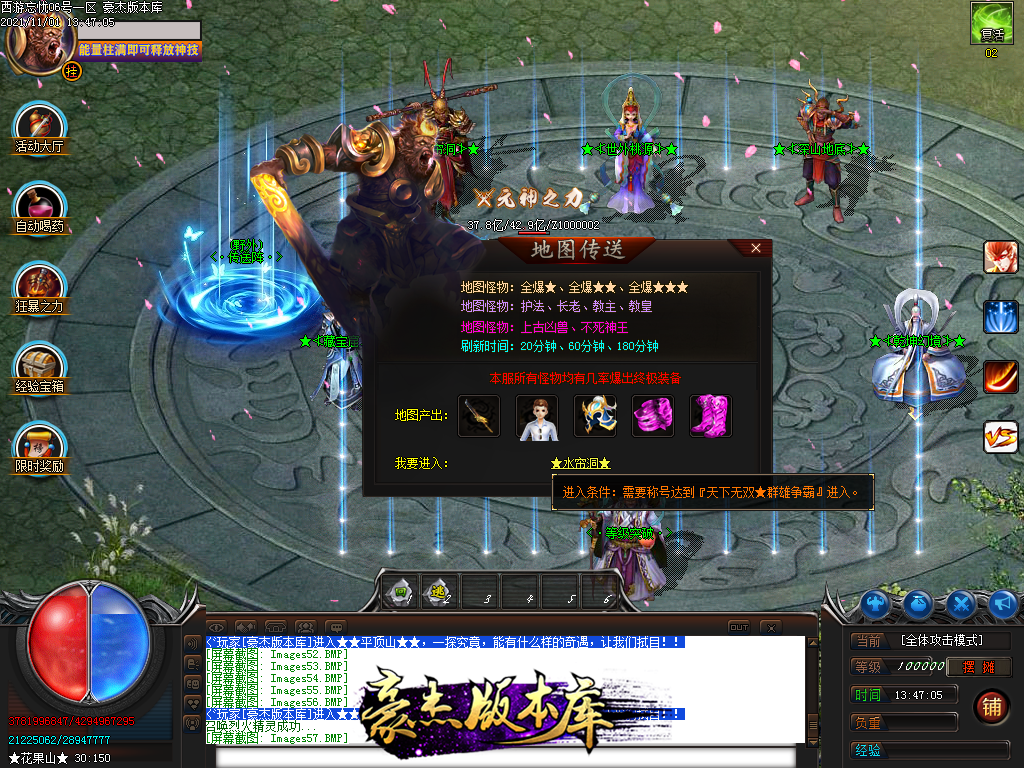Enter the ★水帘洞★ map link

(x=580, y=463)
